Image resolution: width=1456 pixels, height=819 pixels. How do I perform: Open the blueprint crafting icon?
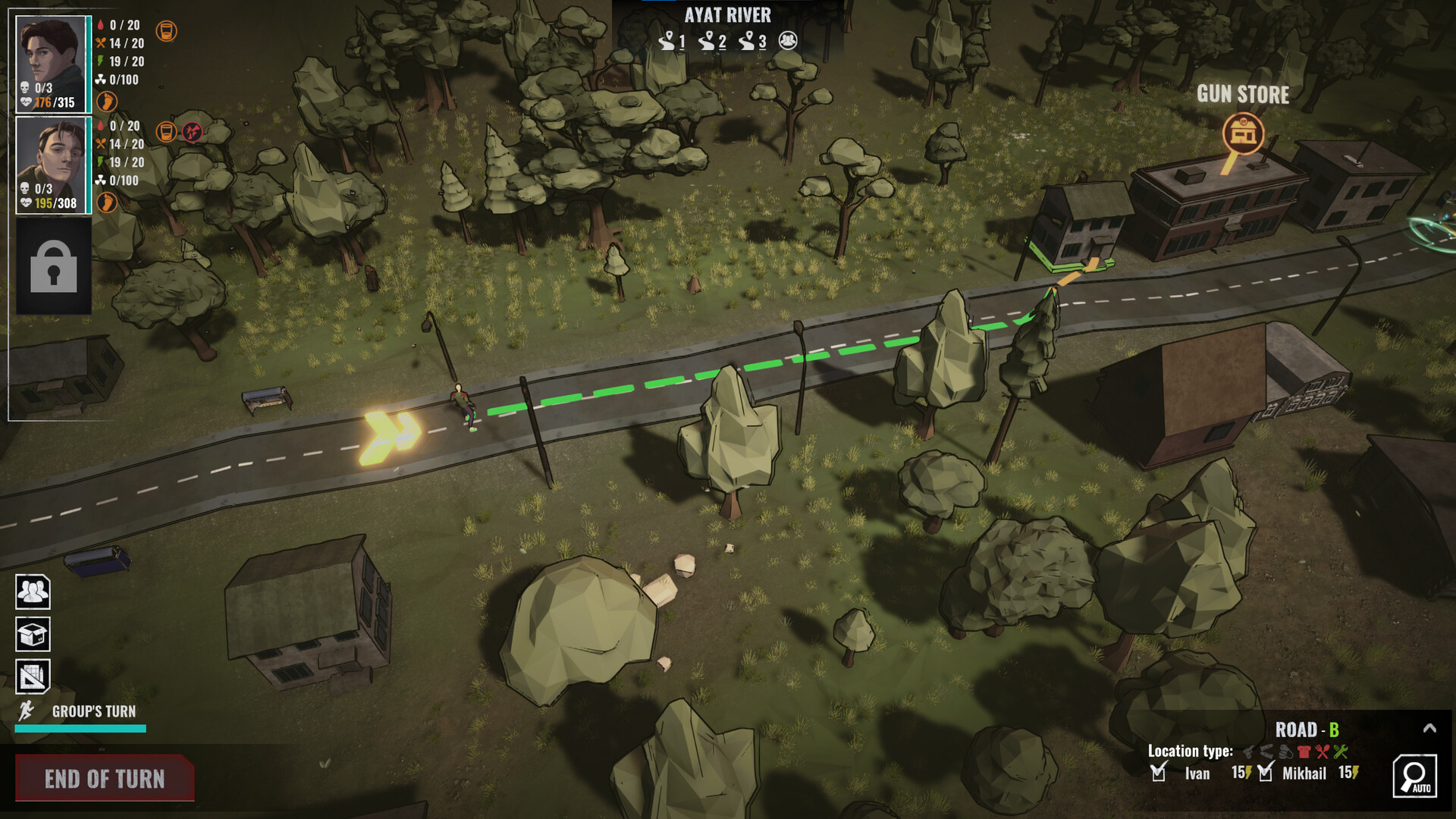(33, 677)
